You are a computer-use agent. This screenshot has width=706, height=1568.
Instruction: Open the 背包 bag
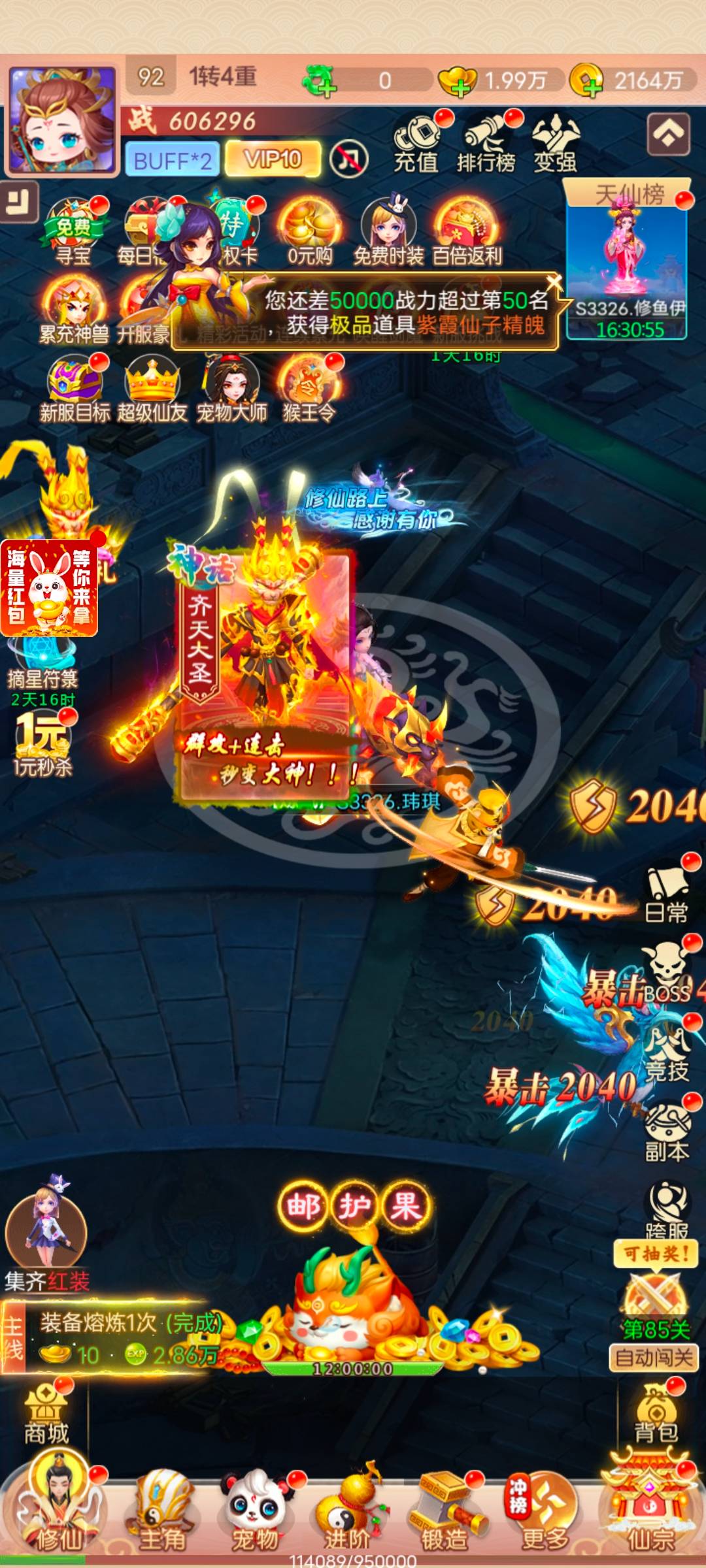click(656, 1416)
